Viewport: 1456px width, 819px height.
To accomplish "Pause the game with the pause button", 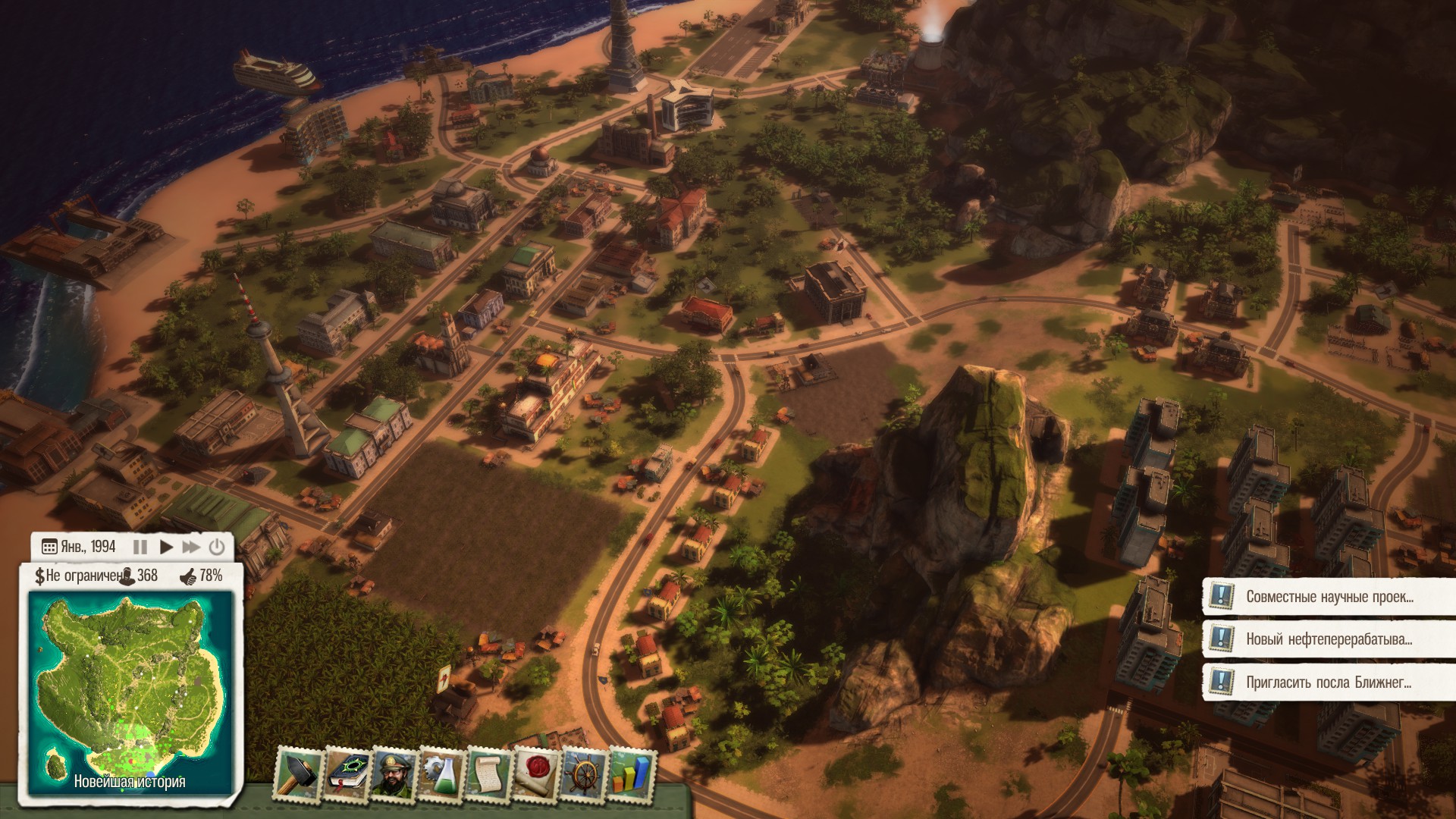I will pyautogui.click(x=140, y=547).
